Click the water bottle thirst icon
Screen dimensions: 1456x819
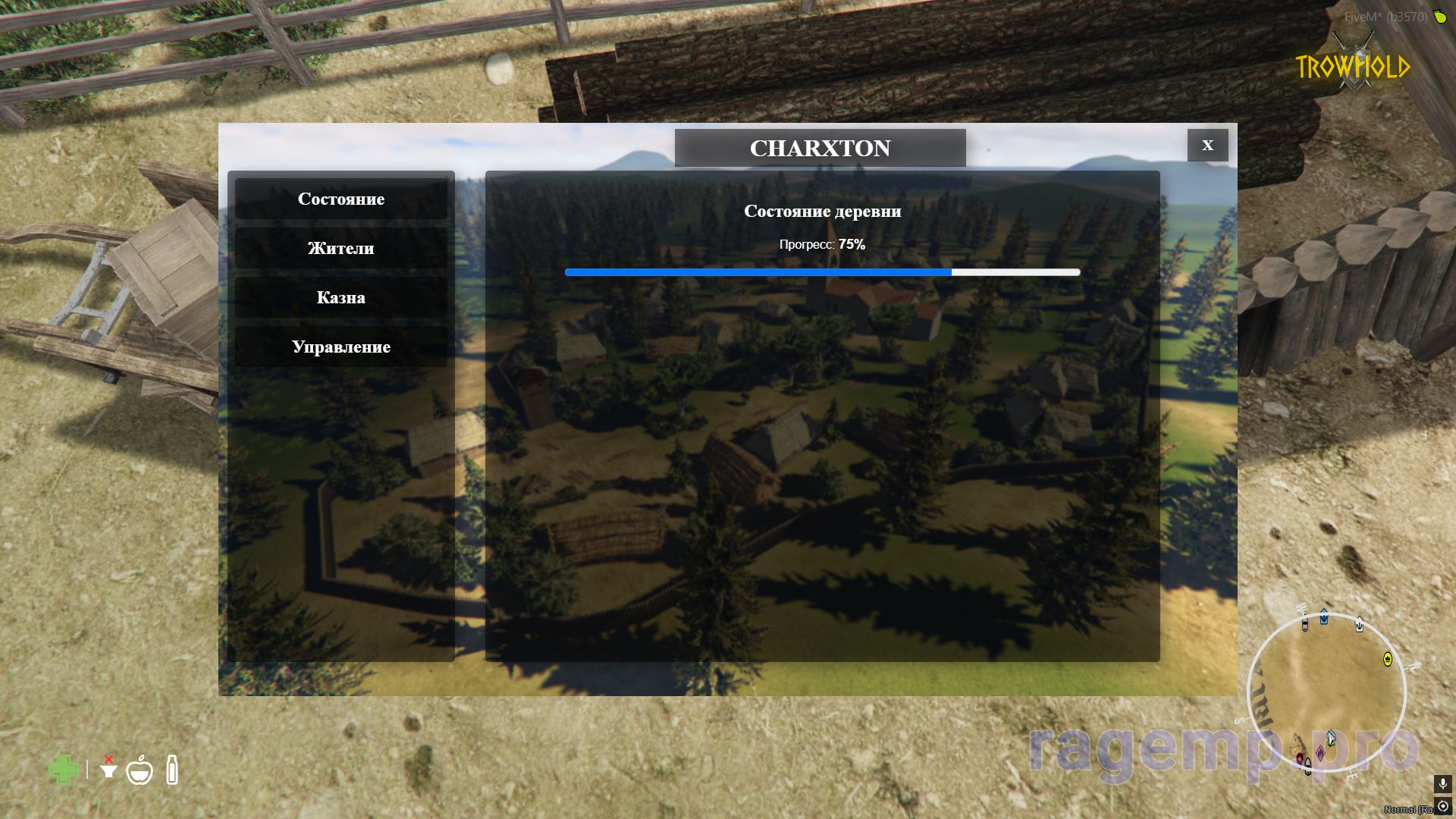pos(172,770)
